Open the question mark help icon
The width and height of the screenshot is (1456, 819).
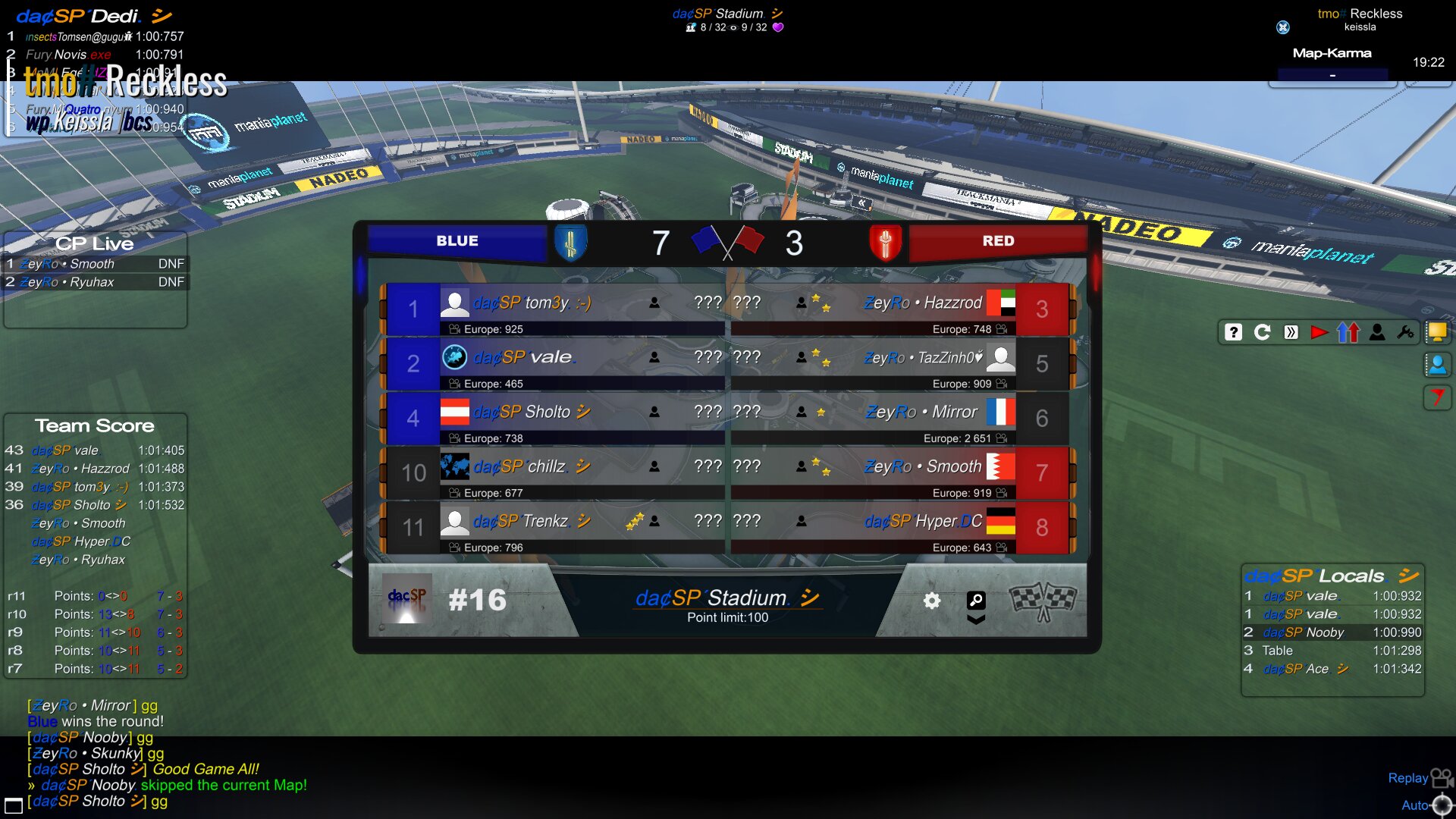tap(1234, 332)
